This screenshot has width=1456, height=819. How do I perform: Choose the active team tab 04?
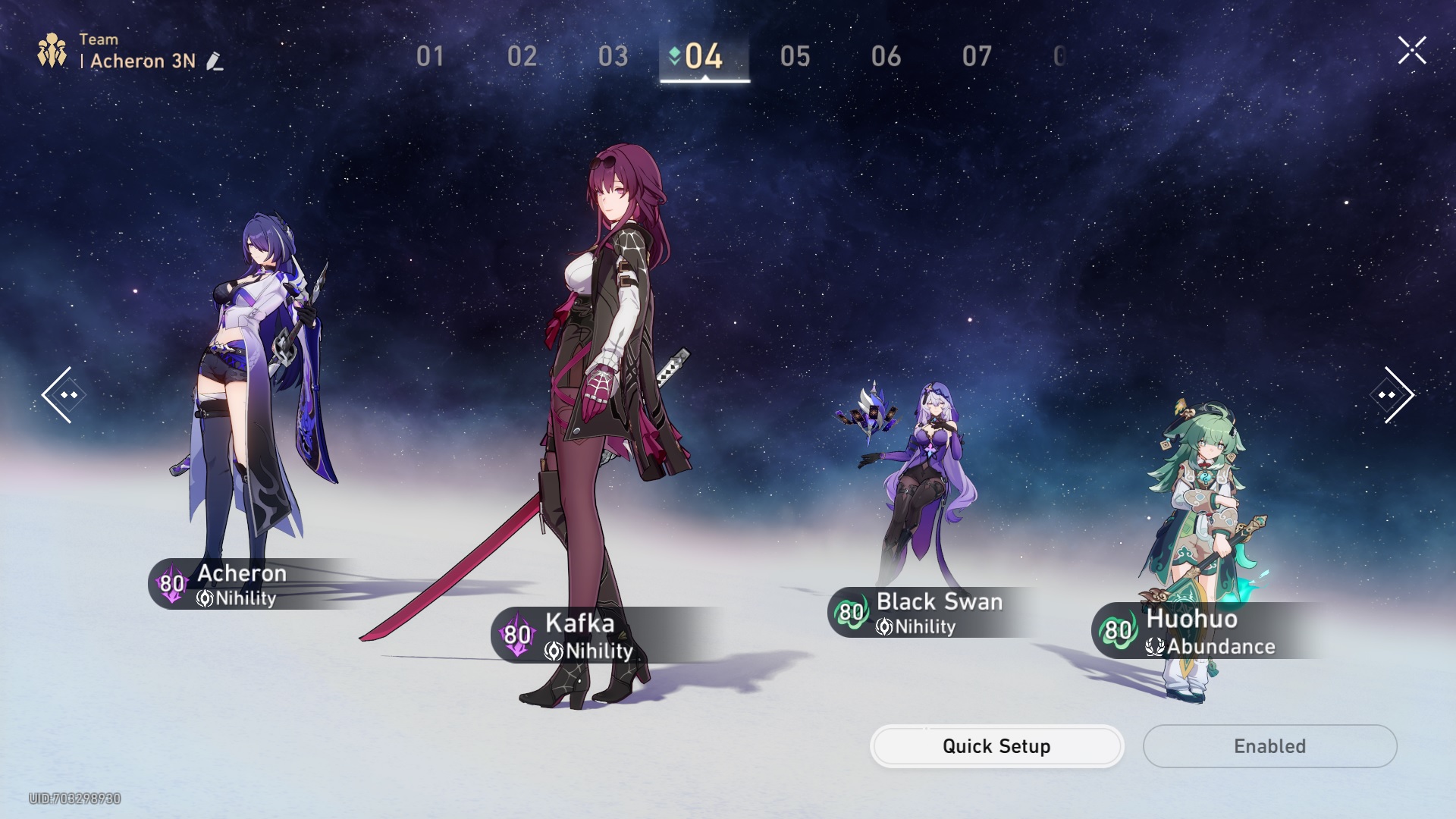coord(704,56)
